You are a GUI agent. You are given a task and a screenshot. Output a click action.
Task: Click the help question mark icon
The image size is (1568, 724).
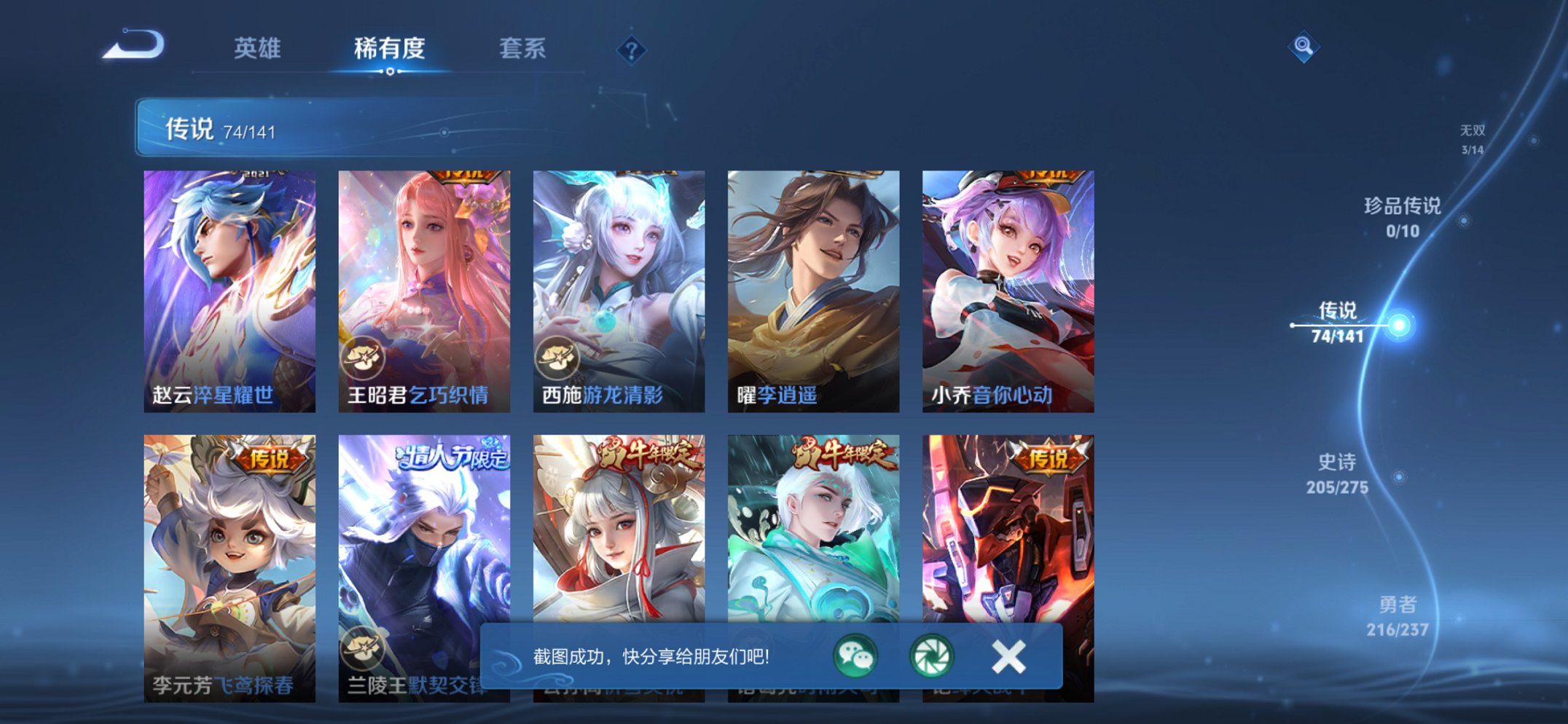pyautogui.click(x=632, y=50)
